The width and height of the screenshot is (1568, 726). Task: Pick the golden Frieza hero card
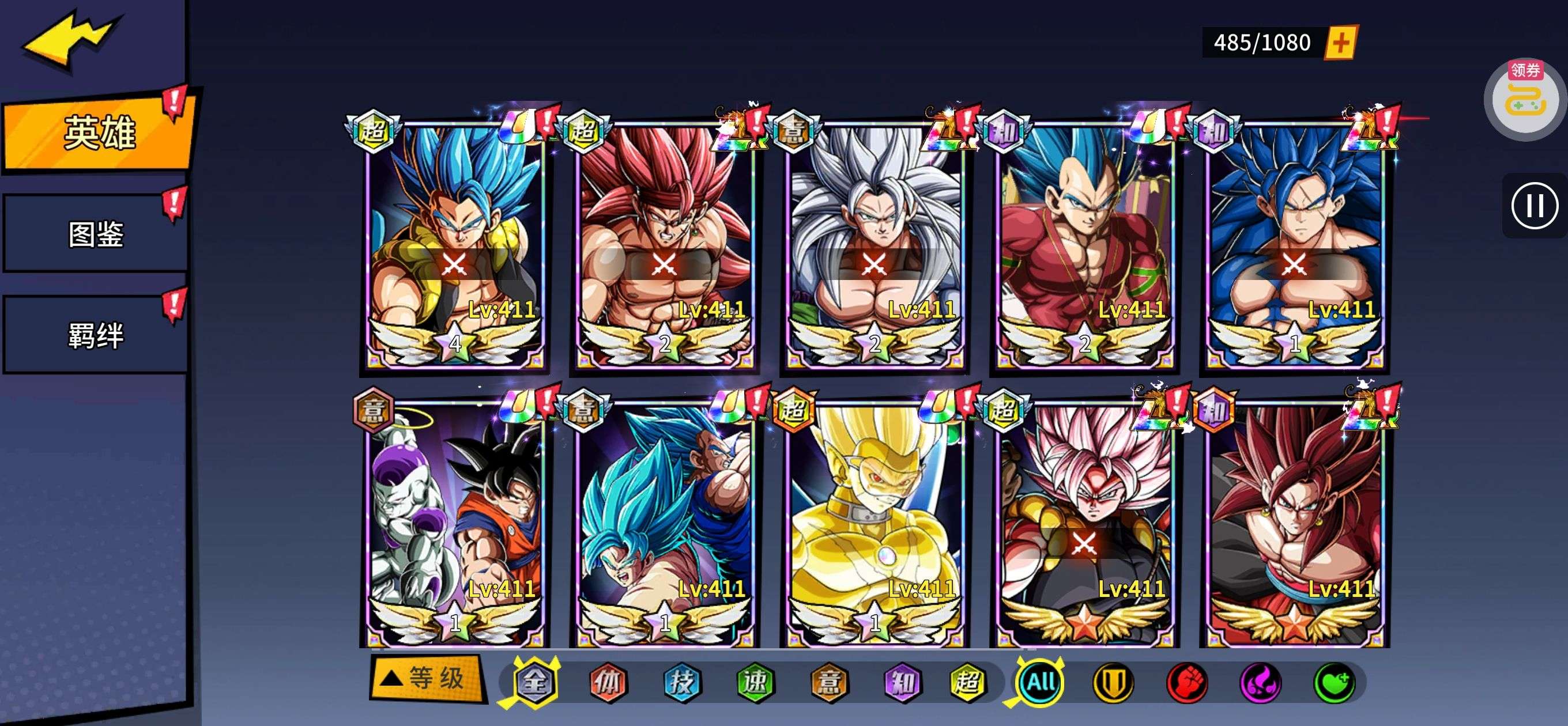[874, 523]
